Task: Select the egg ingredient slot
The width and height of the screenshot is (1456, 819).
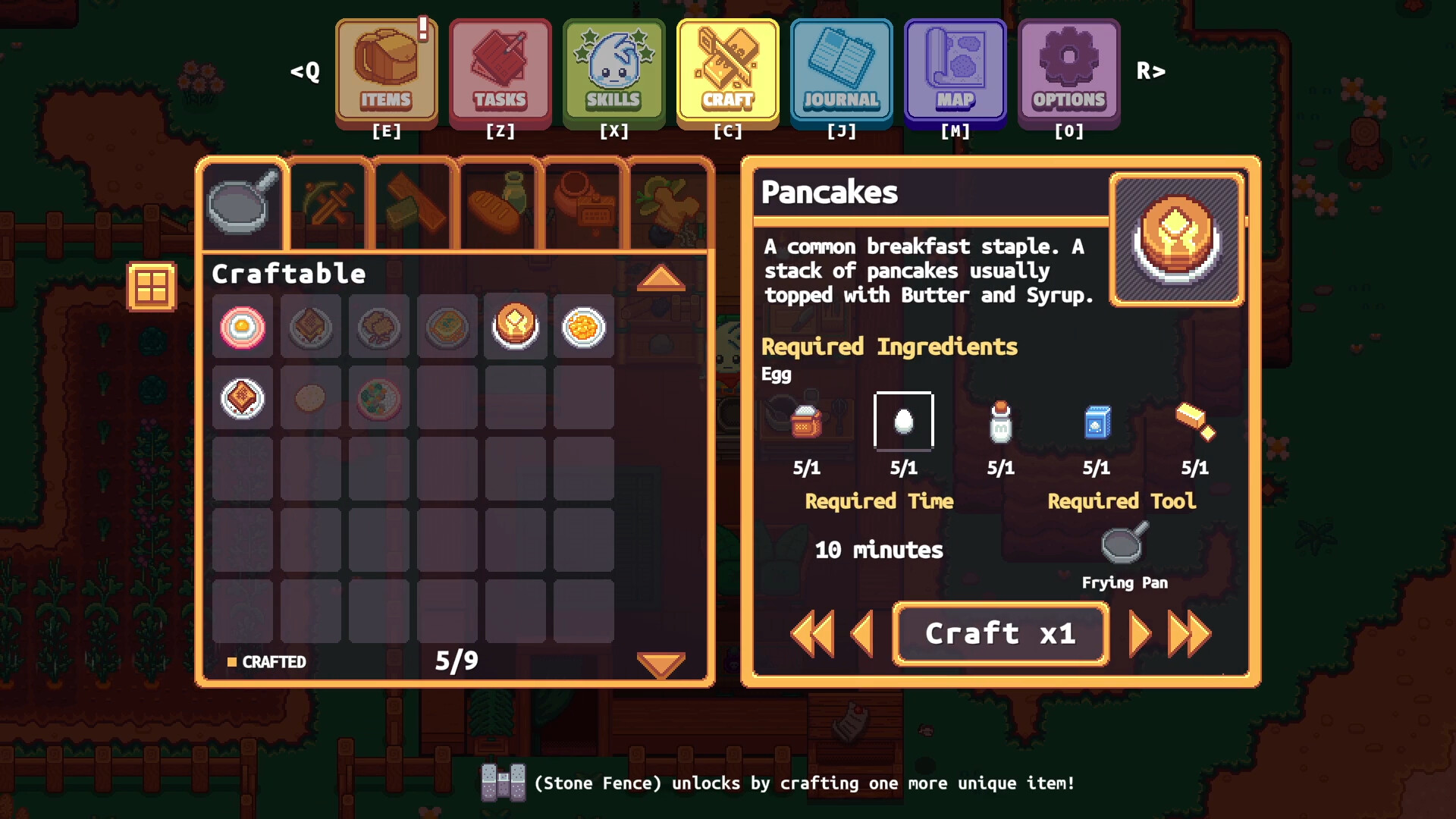Action: coord(904,422)
